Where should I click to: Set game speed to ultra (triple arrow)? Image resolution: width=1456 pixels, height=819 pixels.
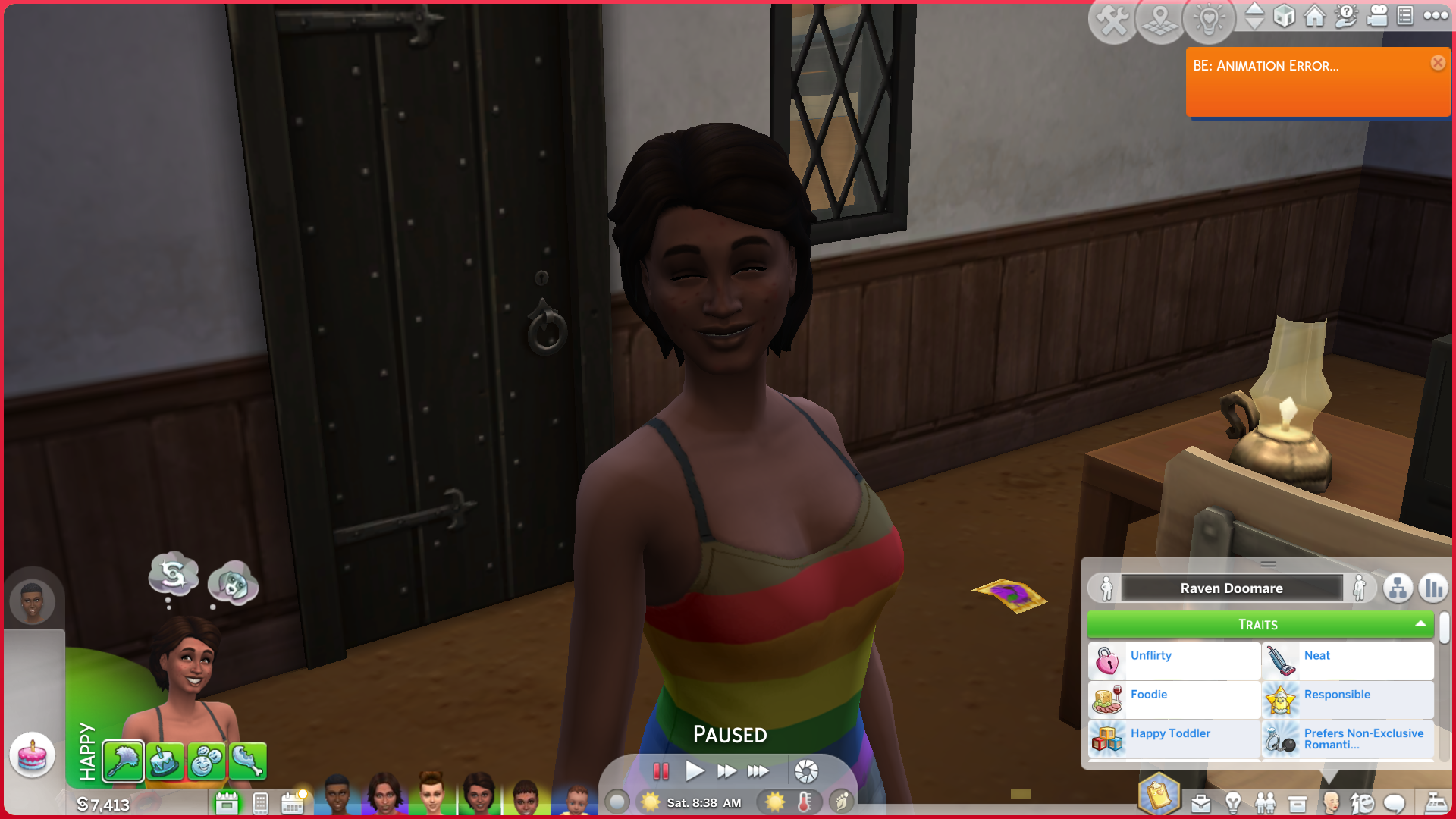click(758, 772)
